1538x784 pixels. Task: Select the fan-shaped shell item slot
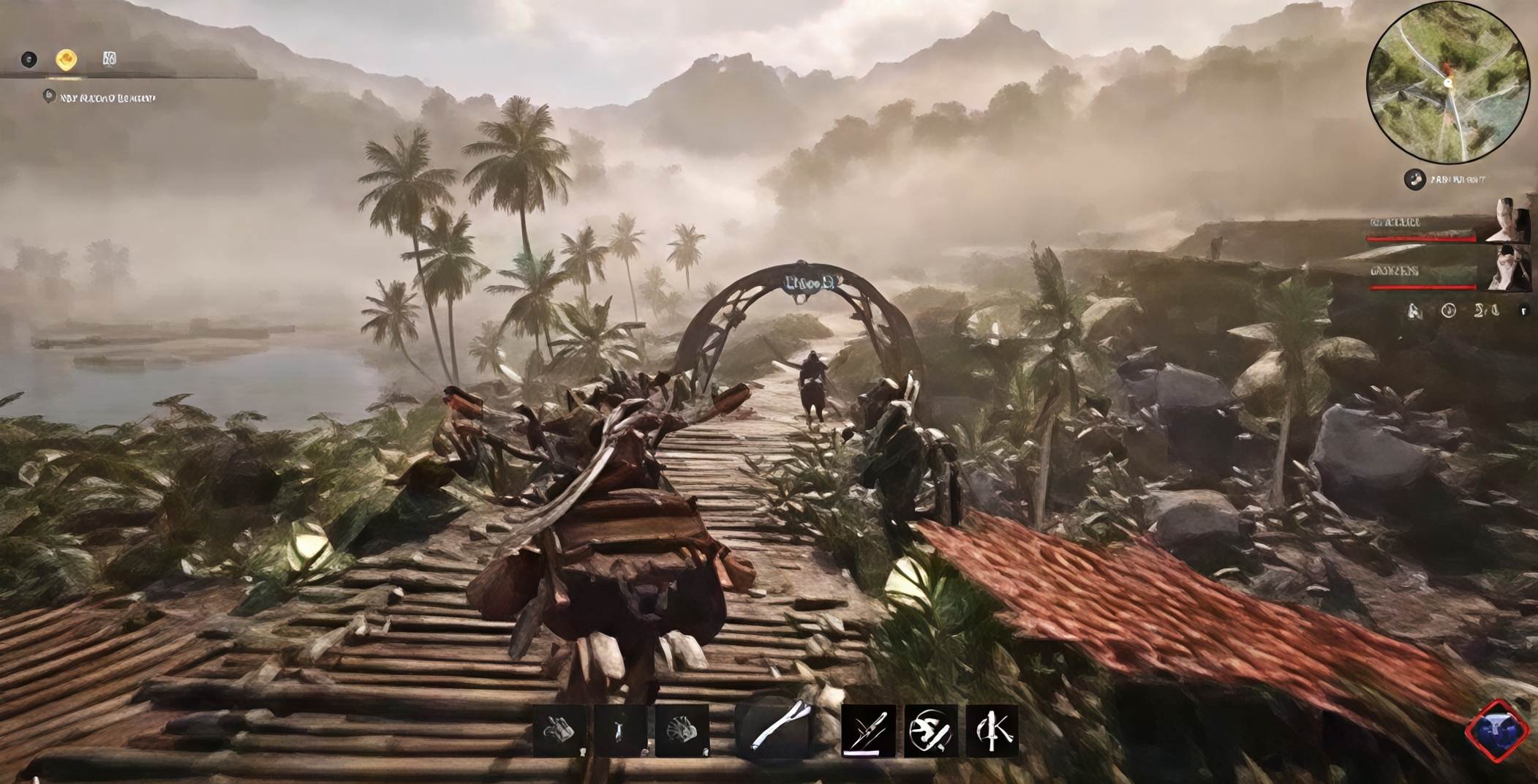click(x=682, y=730)
